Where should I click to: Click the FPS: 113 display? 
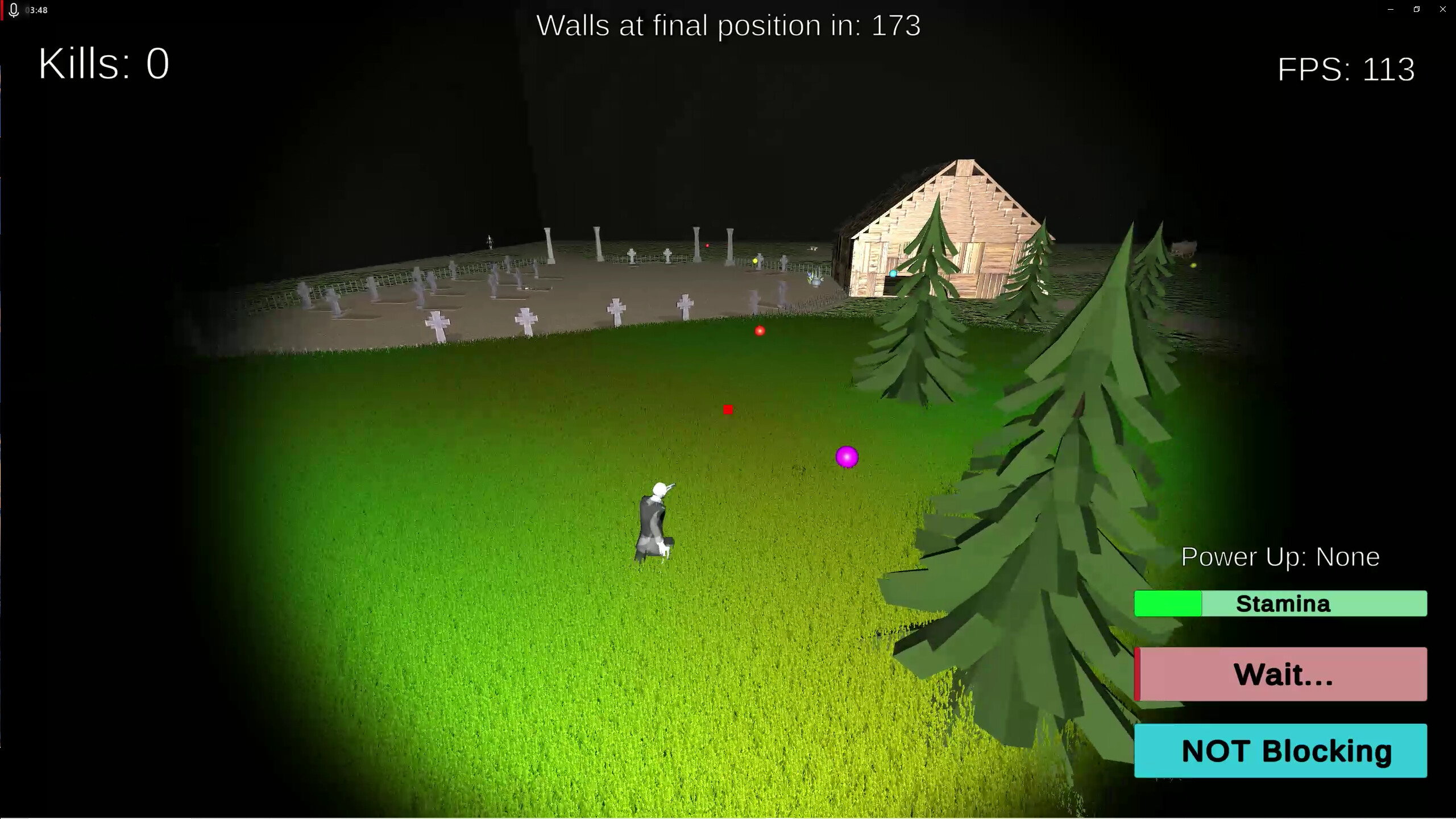coord(1346,69)
